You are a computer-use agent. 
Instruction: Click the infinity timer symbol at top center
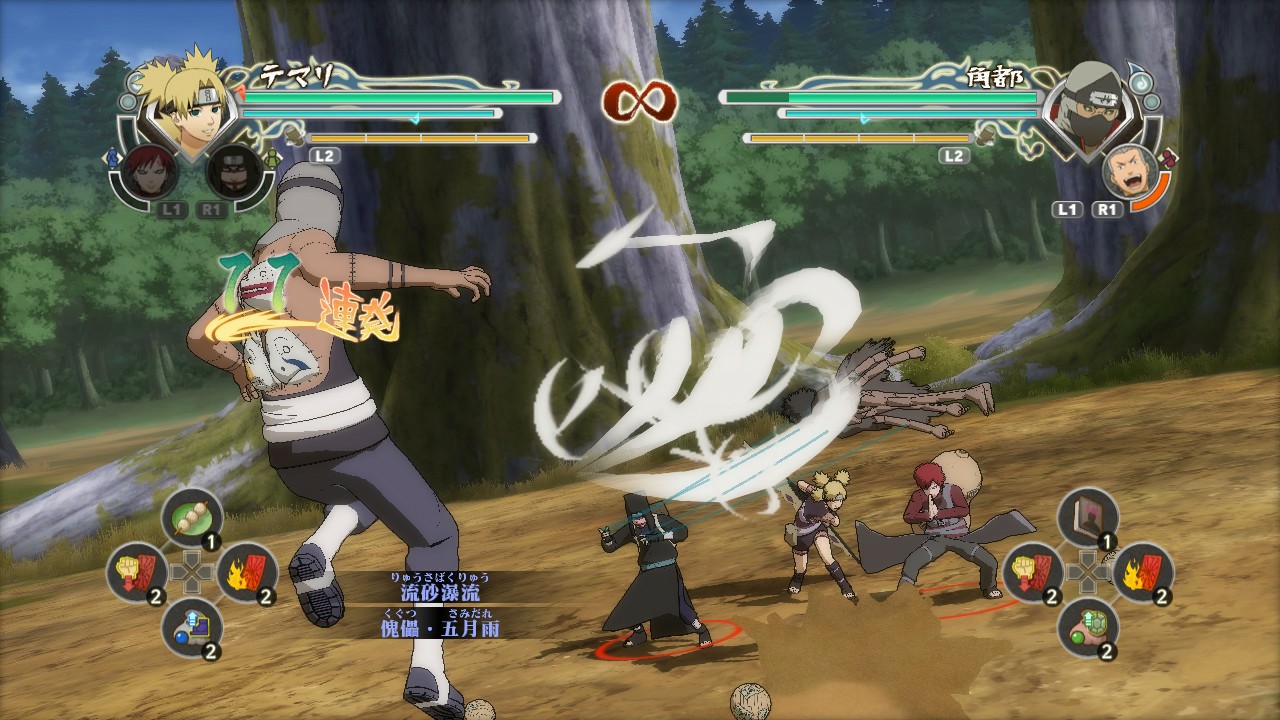(640, 100)
